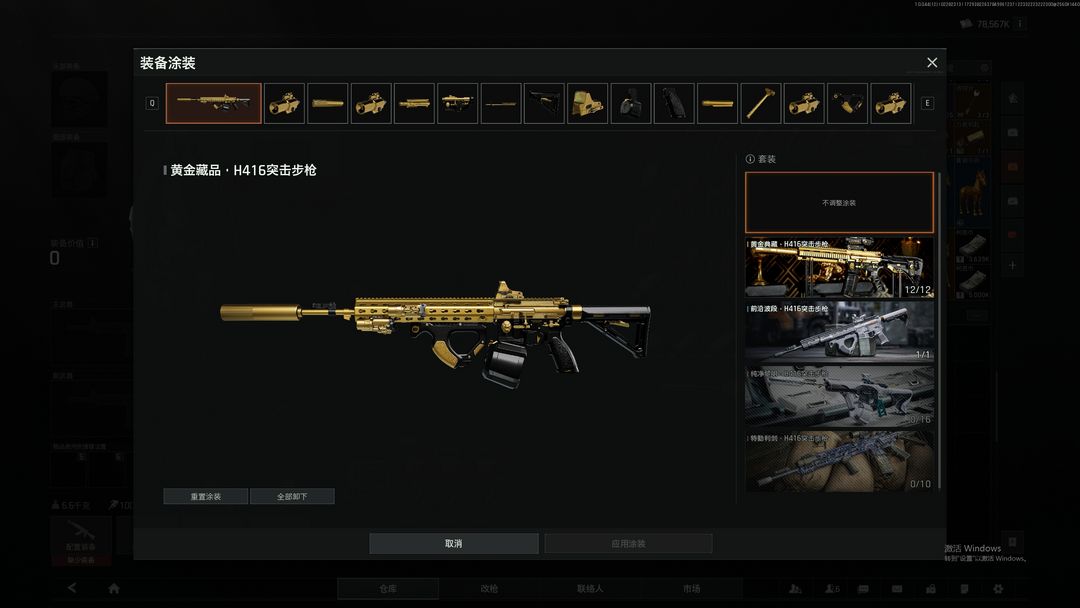Open settings via the gear icon
1080x608 pixels.
997,589
